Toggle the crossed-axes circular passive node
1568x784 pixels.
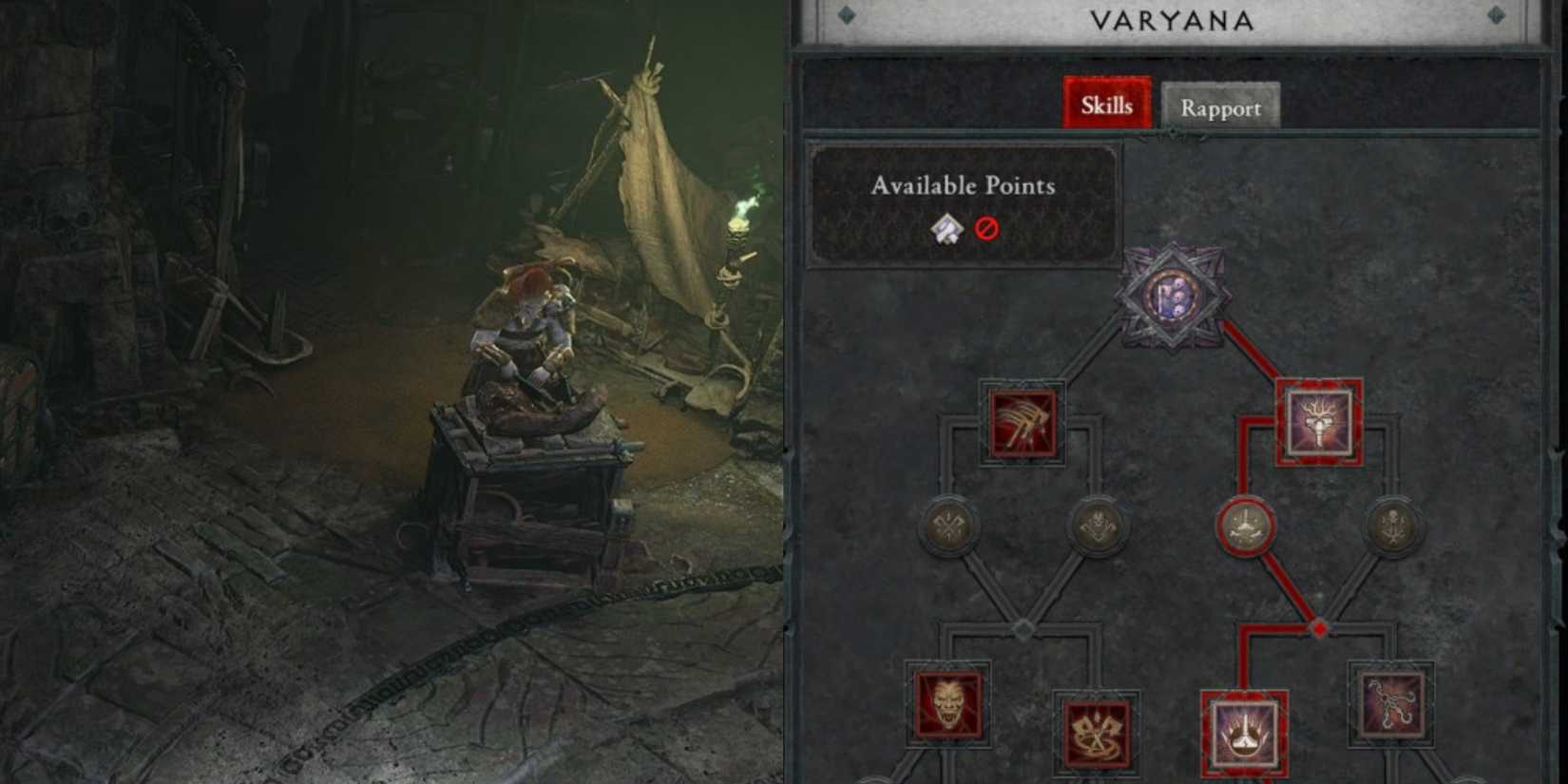(949, 525)
